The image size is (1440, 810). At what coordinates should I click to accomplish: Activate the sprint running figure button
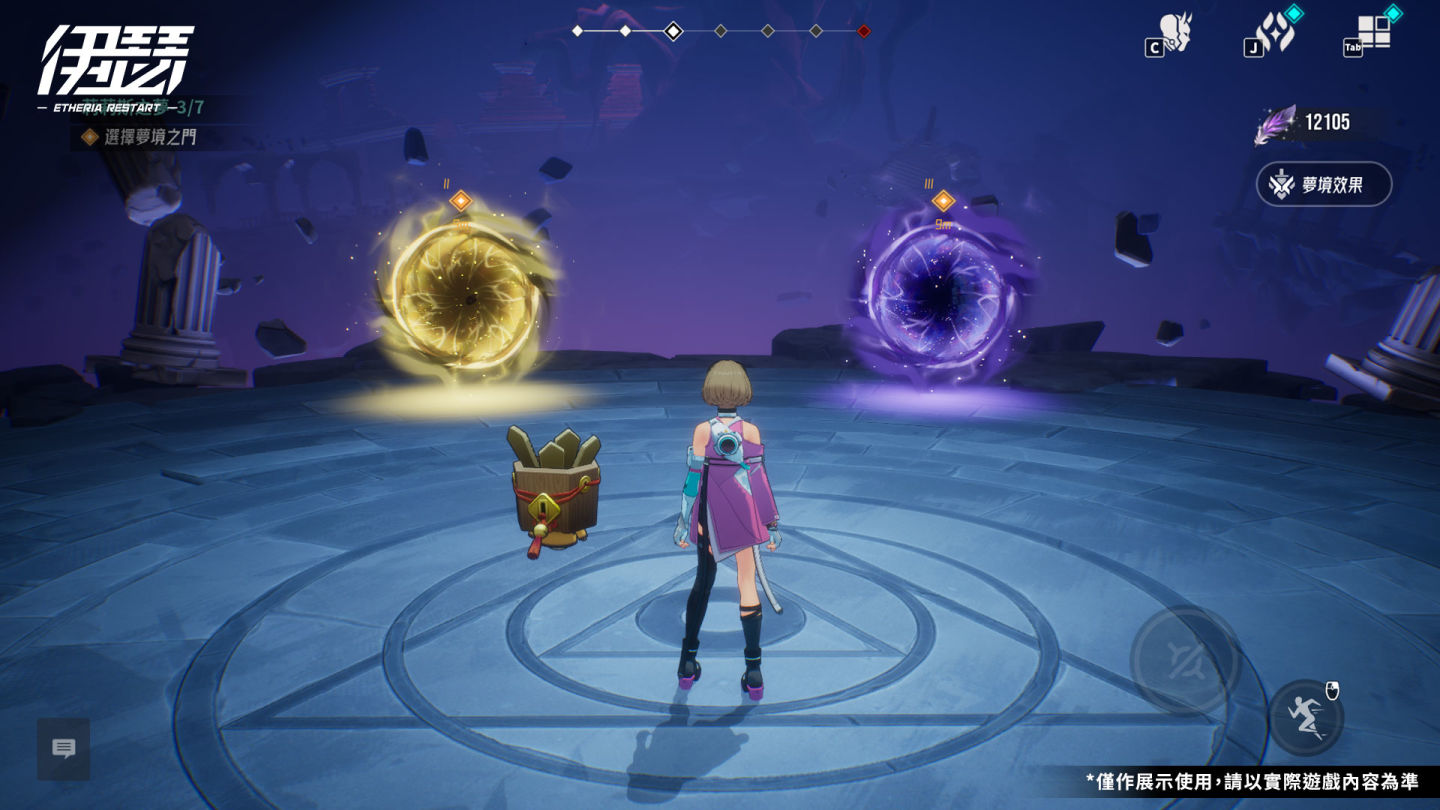[1306, 717]
